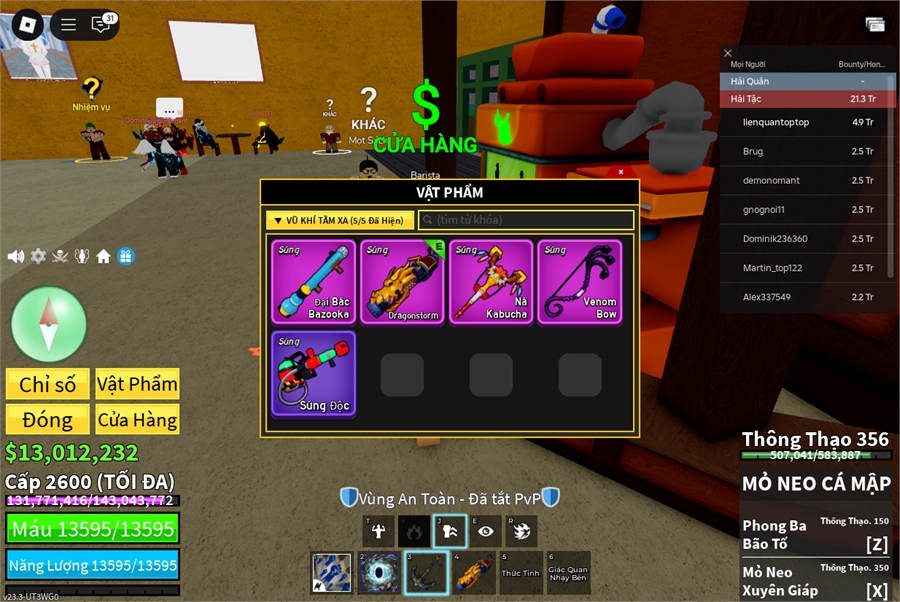The width and height of the screenshot is (900, 602).
Task: Open the Roblox hamburger menu
Action: (x=68, y=24)
